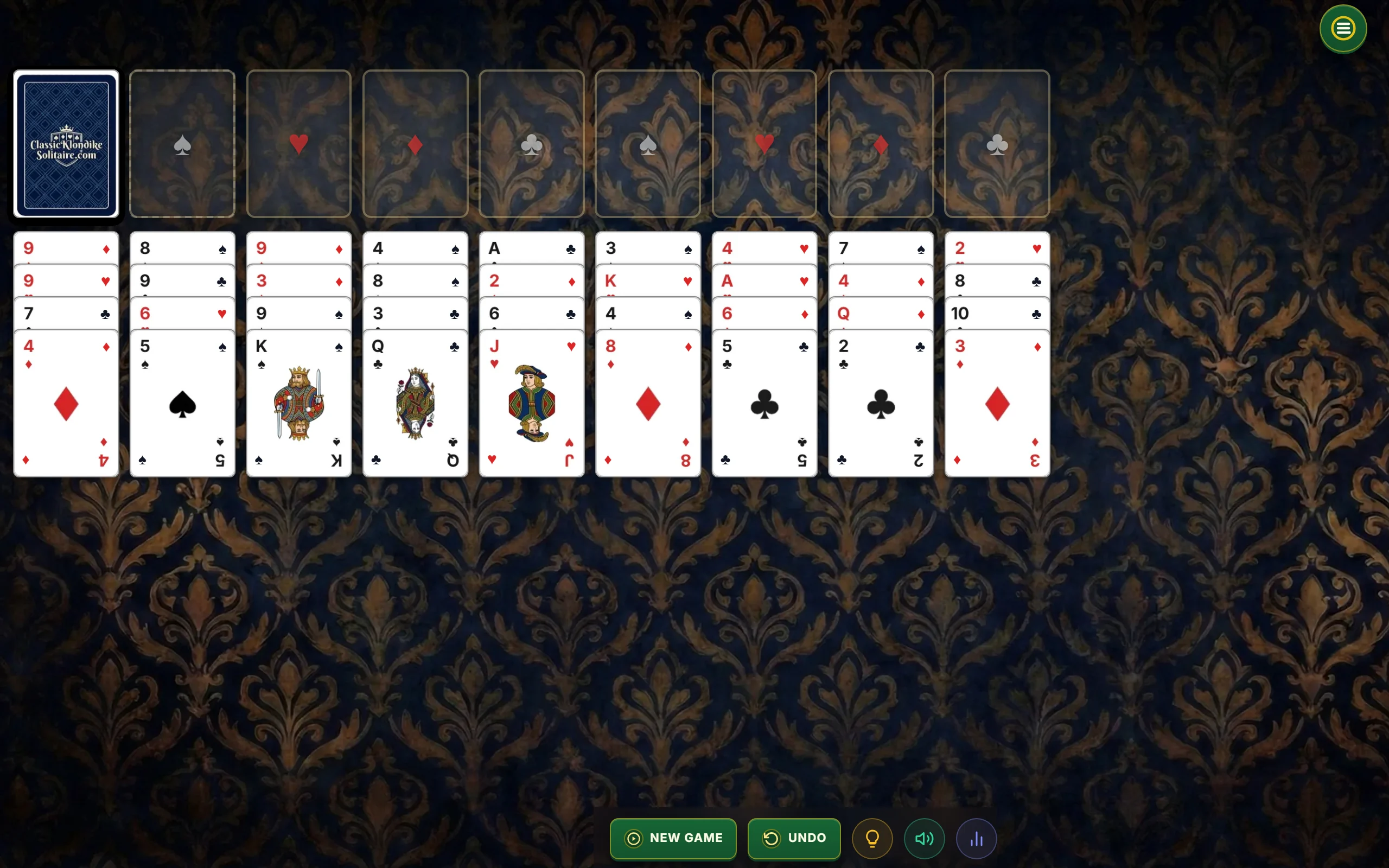The image size is (1389, 868).
Task: Click the first heart foundation slot
Action: click(x=299, y=144)
